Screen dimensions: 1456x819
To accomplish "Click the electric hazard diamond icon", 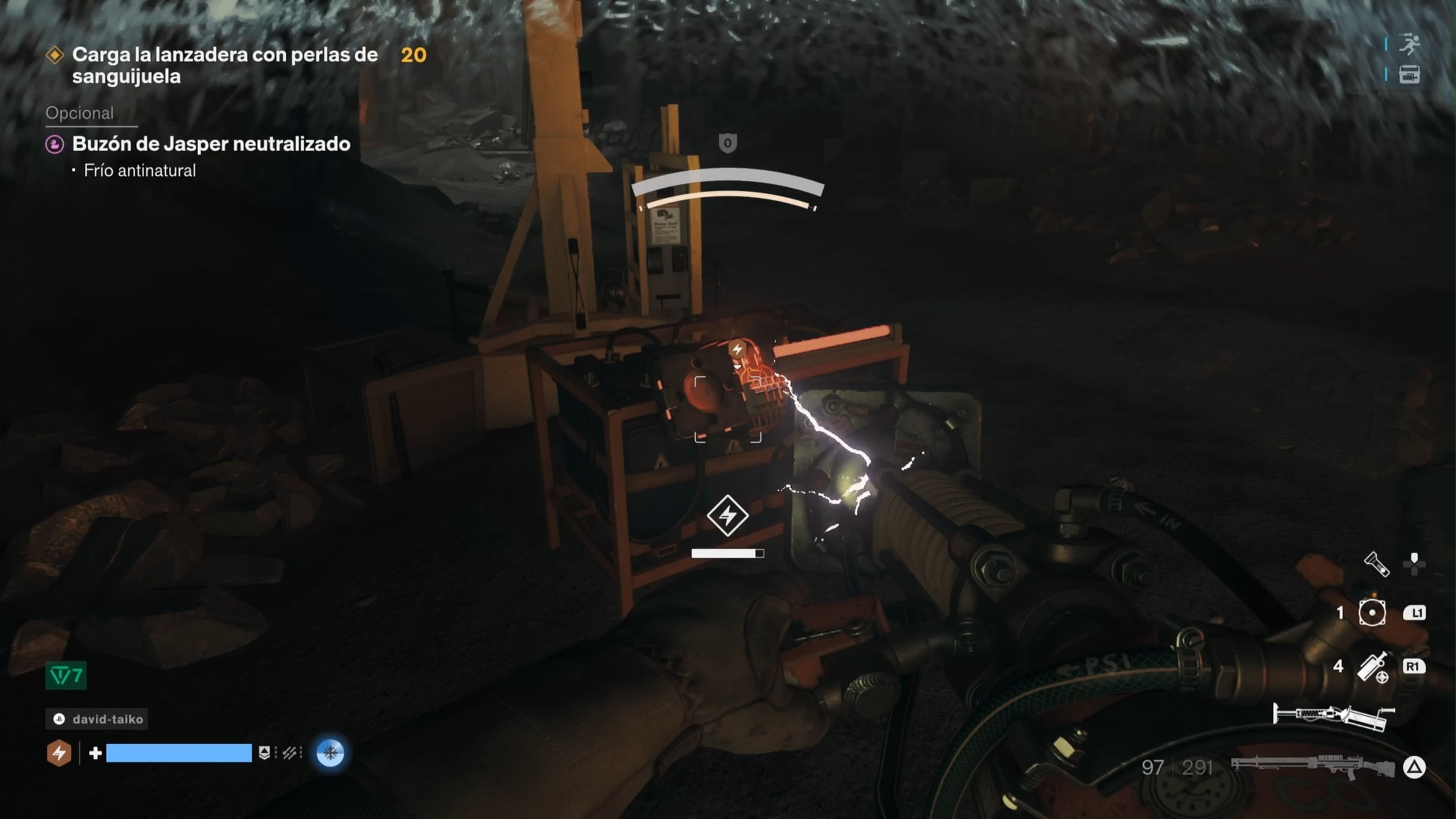I will tap(728, 516).
